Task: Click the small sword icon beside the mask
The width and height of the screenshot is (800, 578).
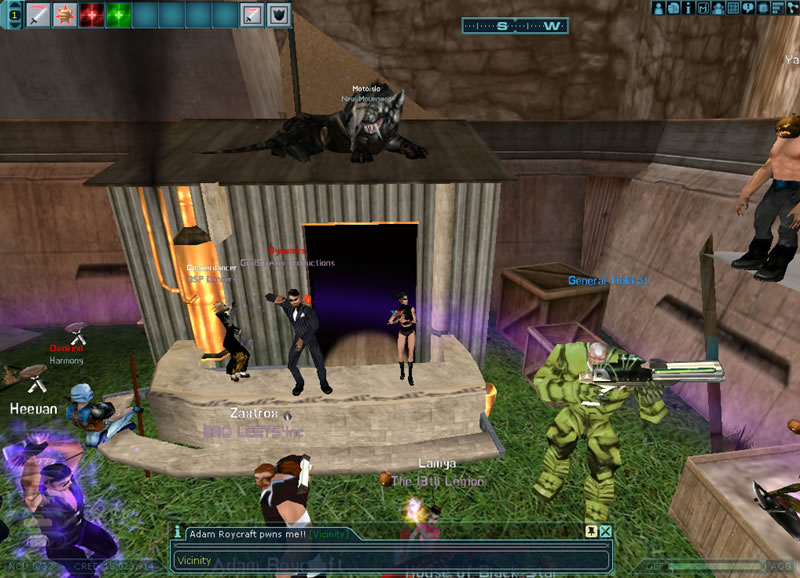Action: pos(253,15)
